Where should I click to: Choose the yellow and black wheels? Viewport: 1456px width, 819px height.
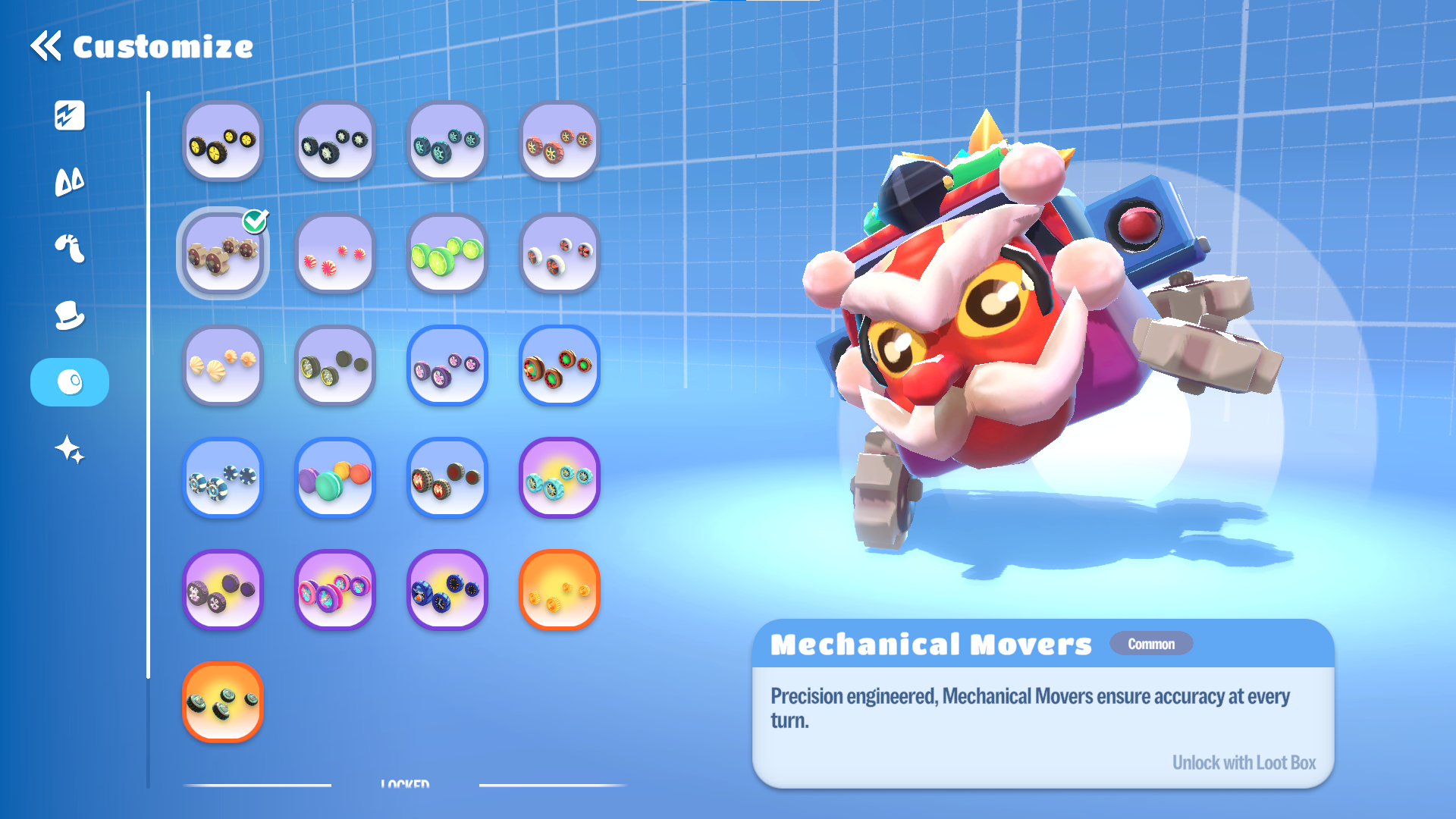pos(223,142)
